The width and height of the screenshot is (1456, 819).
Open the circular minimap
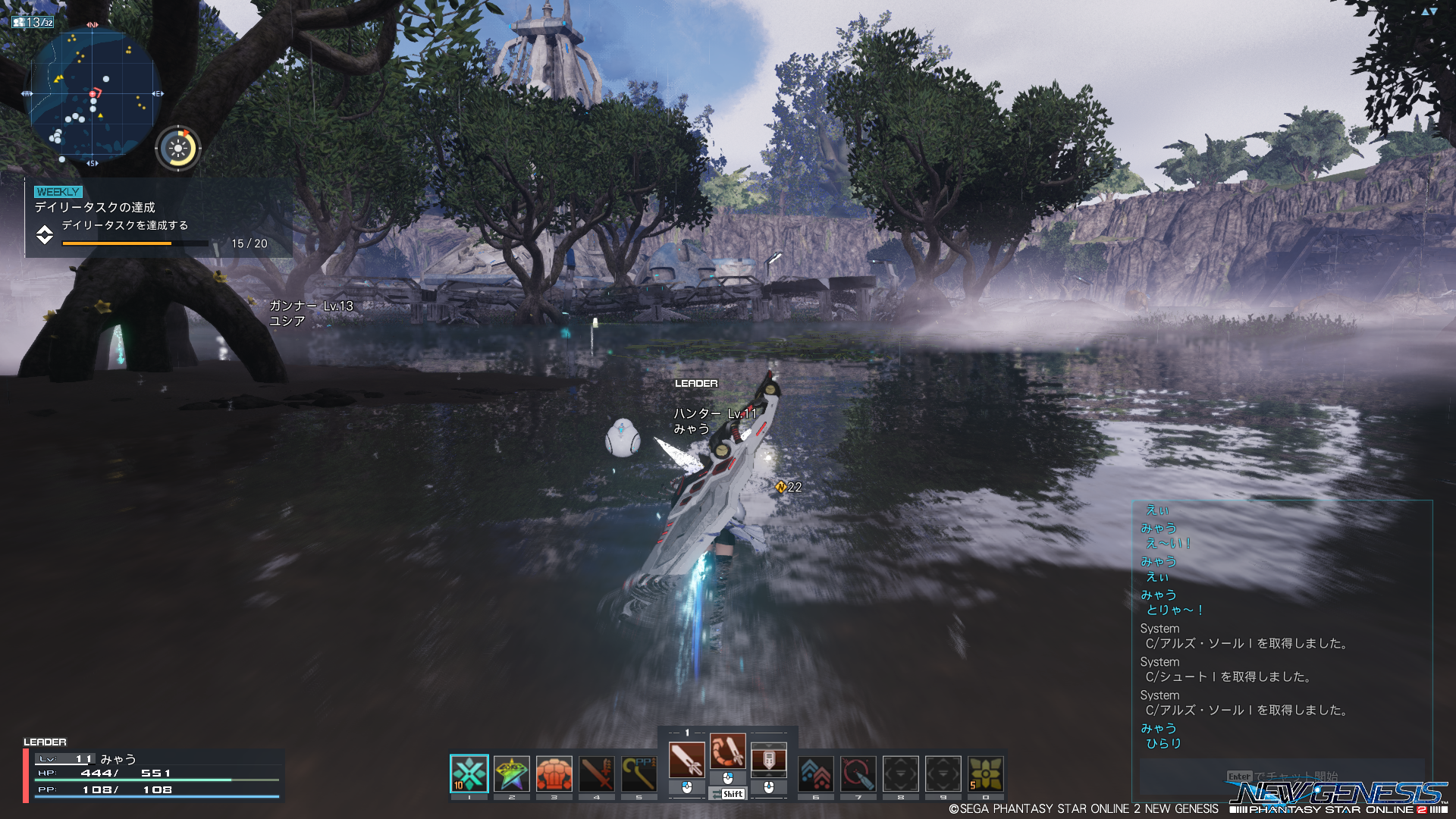point(94,95)
